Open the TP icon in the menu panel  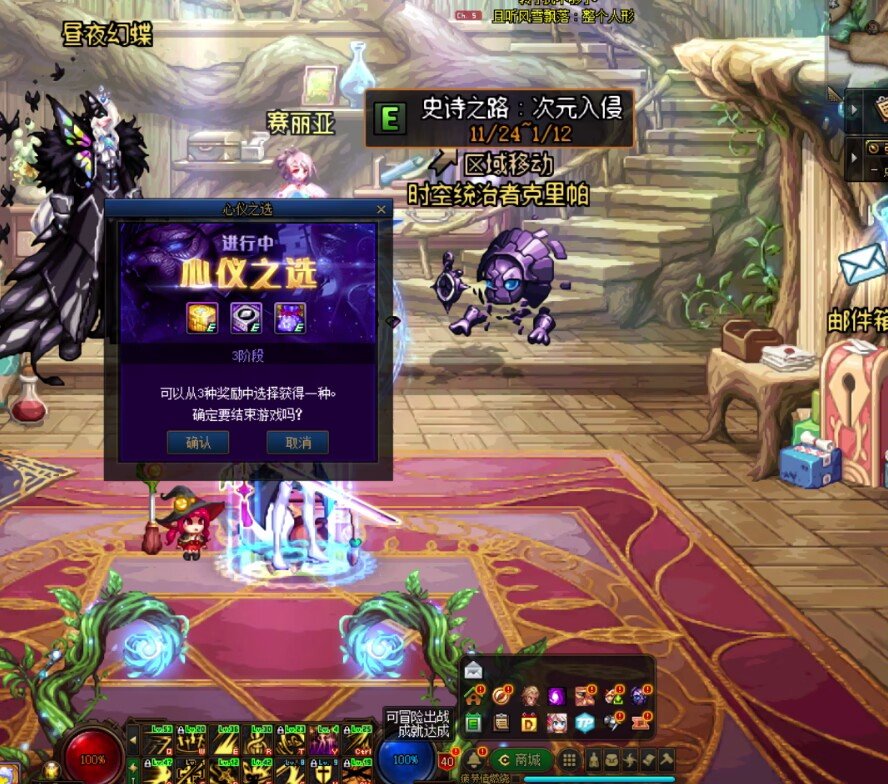click(x=584, y=722)
